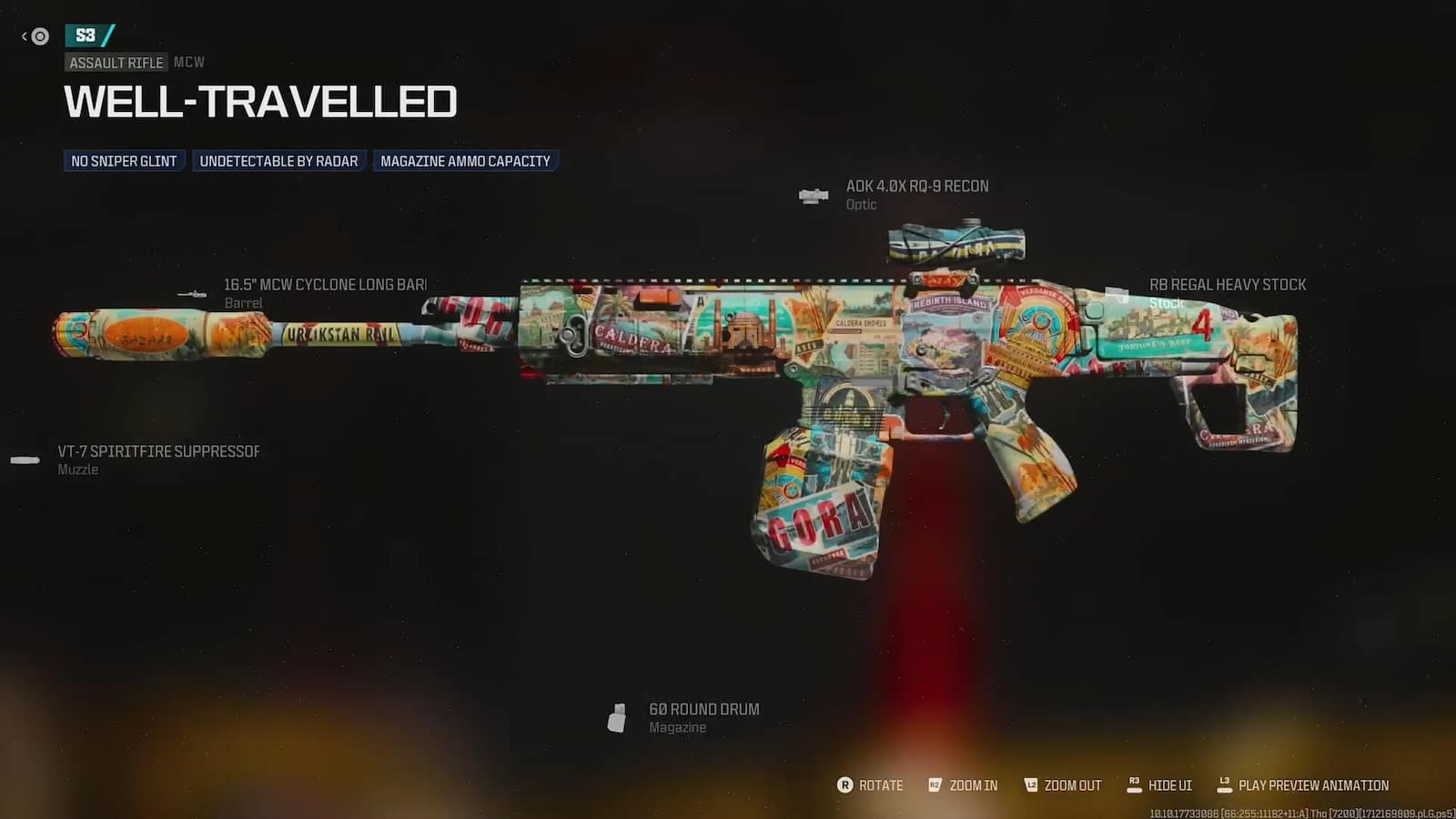1456x819 pixels.
Task: Click the target emblem icon beside the back arrow
Action: [x=38, y=37]
